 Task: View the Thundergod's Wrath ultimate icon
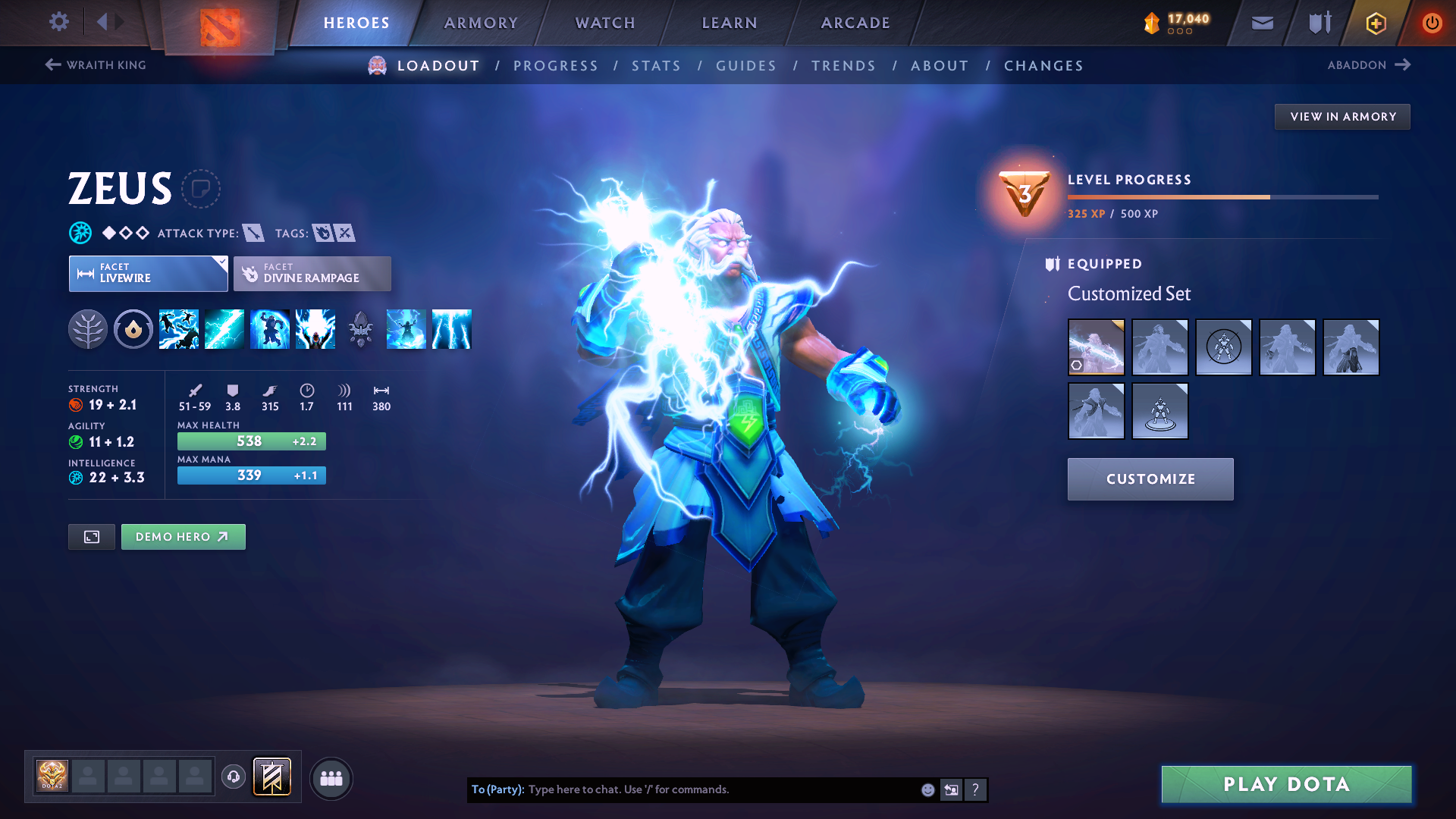[315, 328]
